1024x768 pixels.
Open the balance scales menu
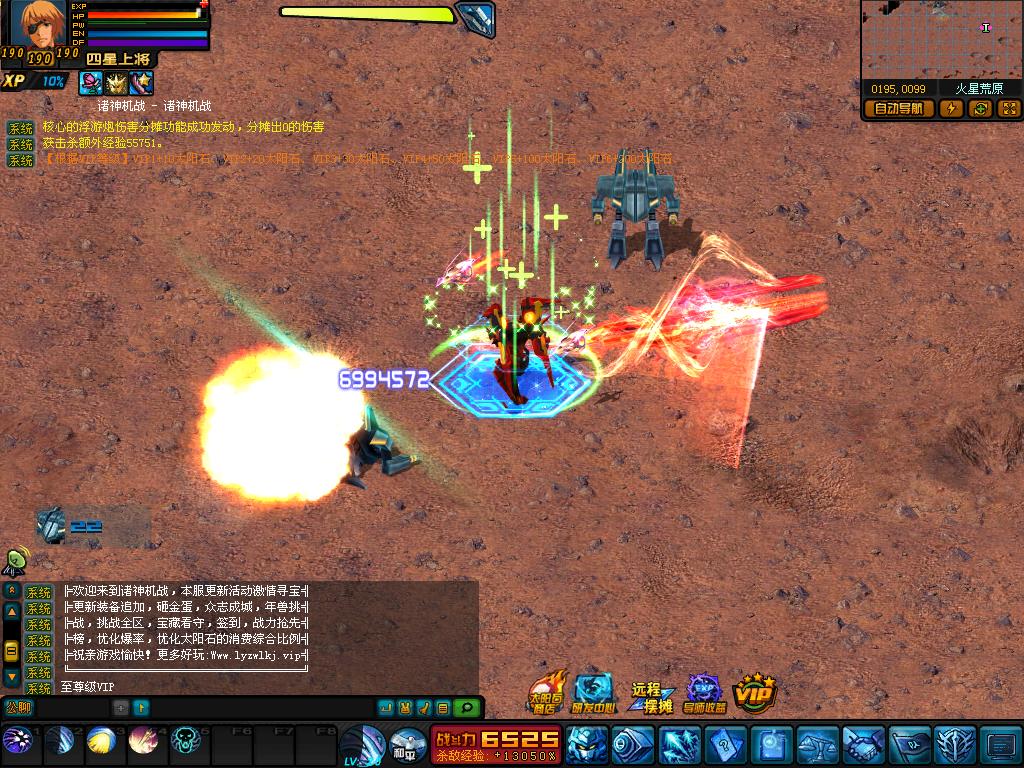(816, 745)
